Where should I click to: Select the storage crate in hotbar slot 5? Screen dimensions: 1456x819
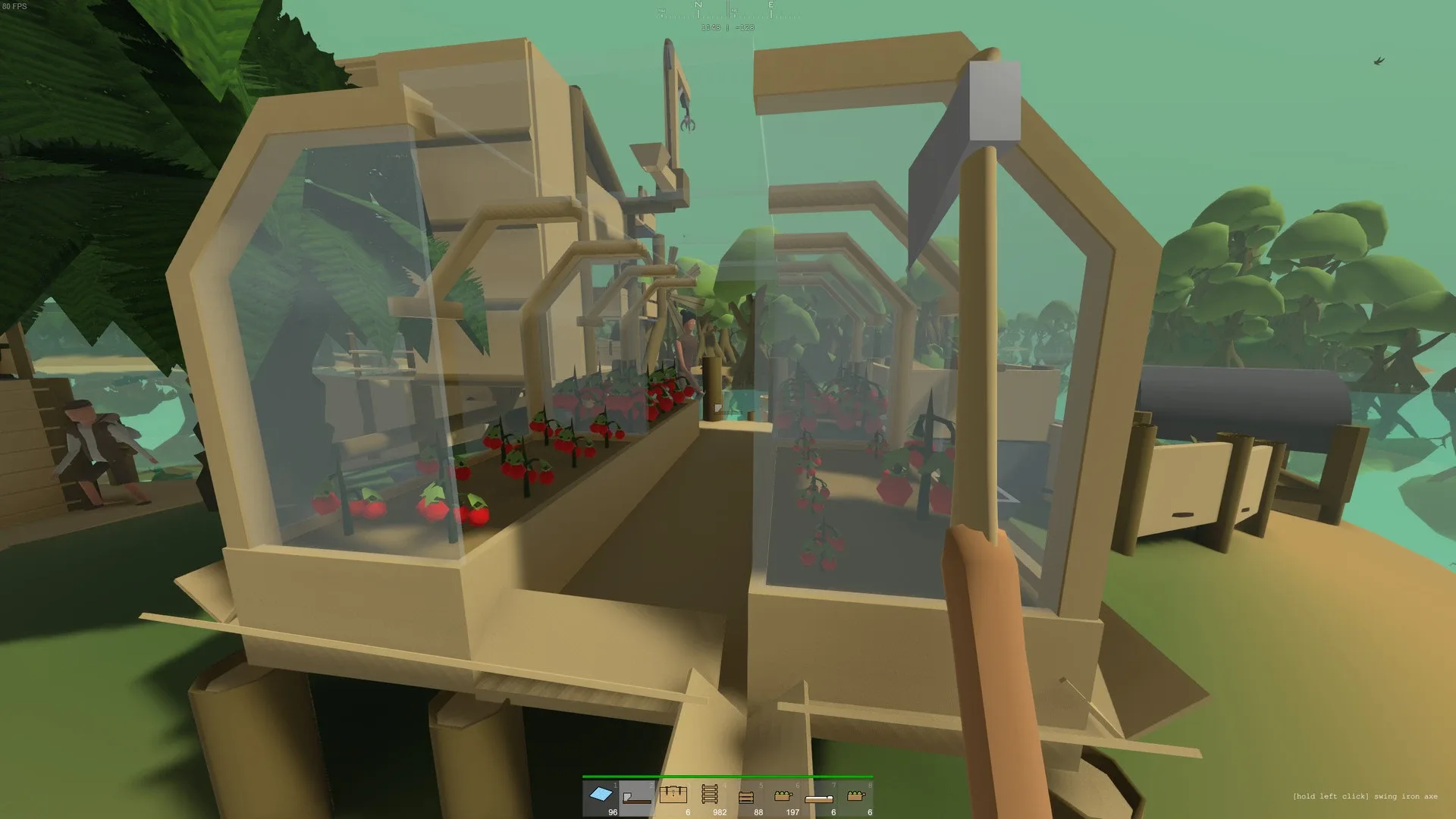tap(746, 796)
